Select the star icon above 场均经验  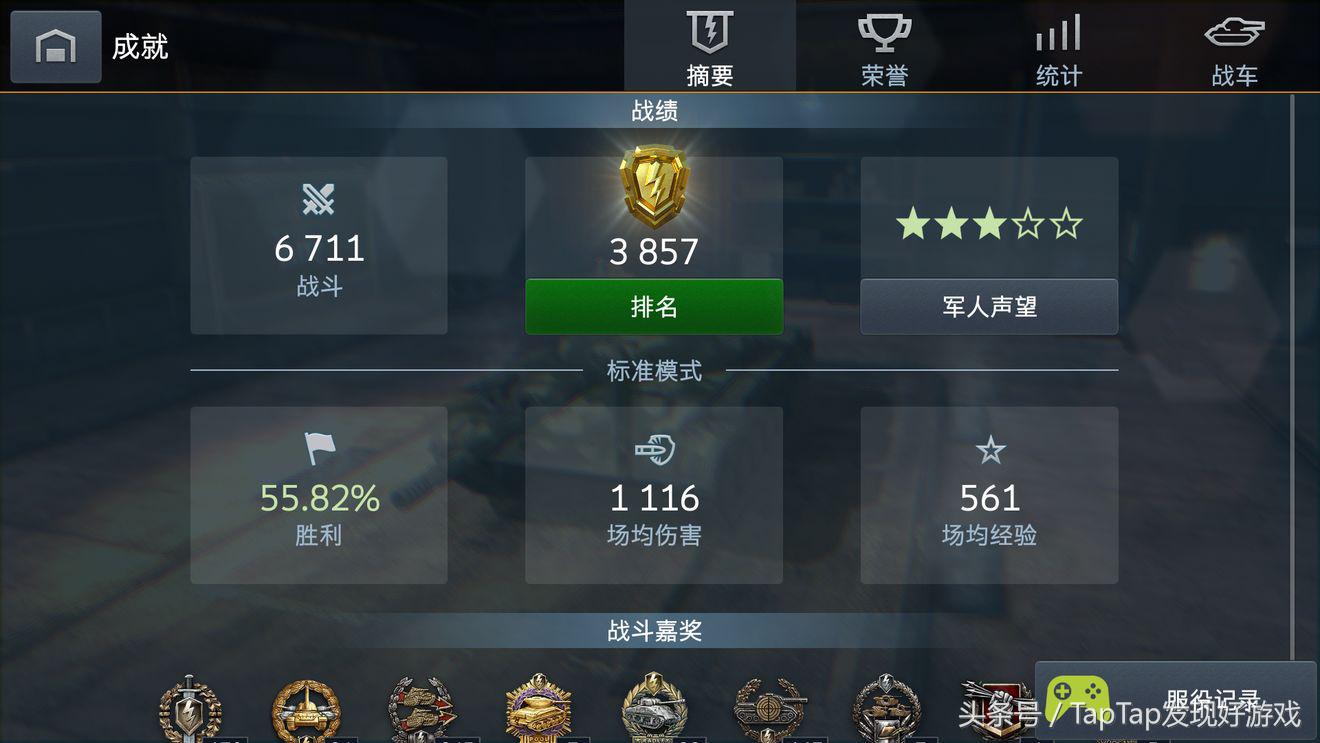coord(989,449)
